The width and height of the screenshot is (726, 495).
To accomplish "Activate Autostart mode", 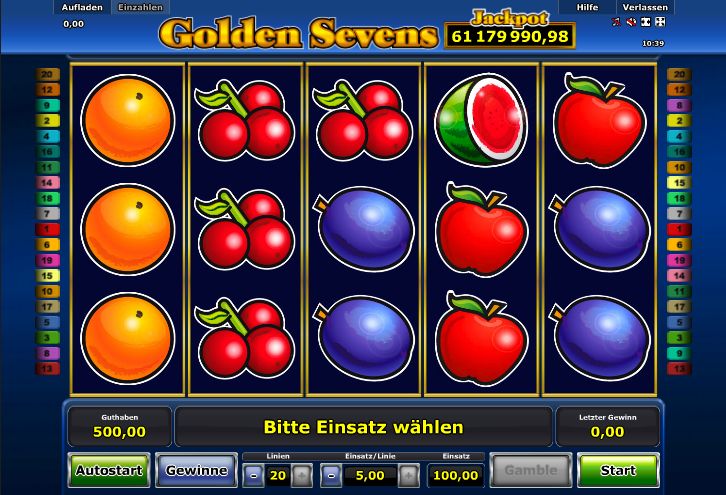I will click(109, 470).
